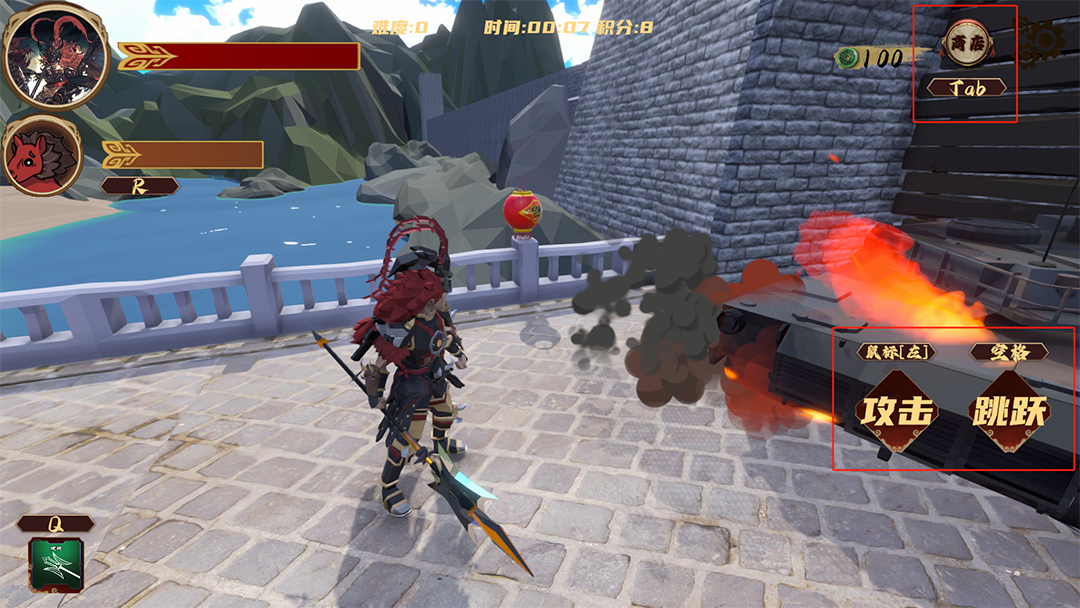
Task: Tap the 跳跃 jump button
Action: (1009, 411)
